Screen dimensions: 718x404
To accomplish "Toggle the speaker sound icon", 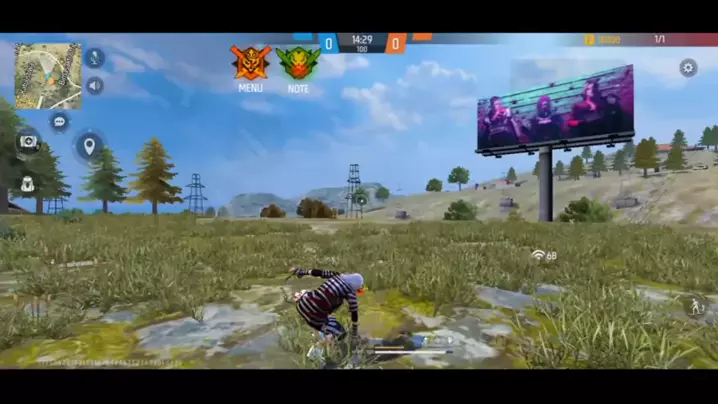I will [95, 86].
